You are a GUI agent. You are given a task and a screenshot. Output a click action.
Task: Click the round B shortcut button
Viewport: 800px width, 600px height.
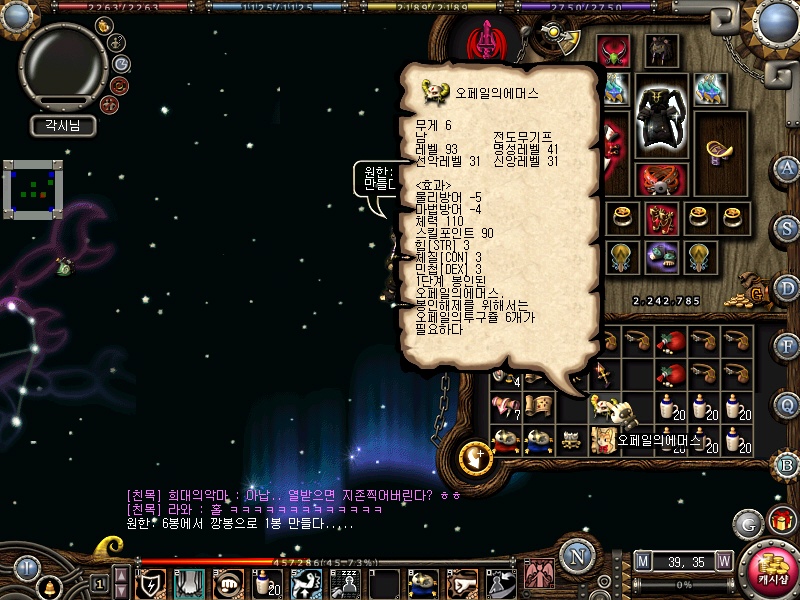click(x=786, y=464)
